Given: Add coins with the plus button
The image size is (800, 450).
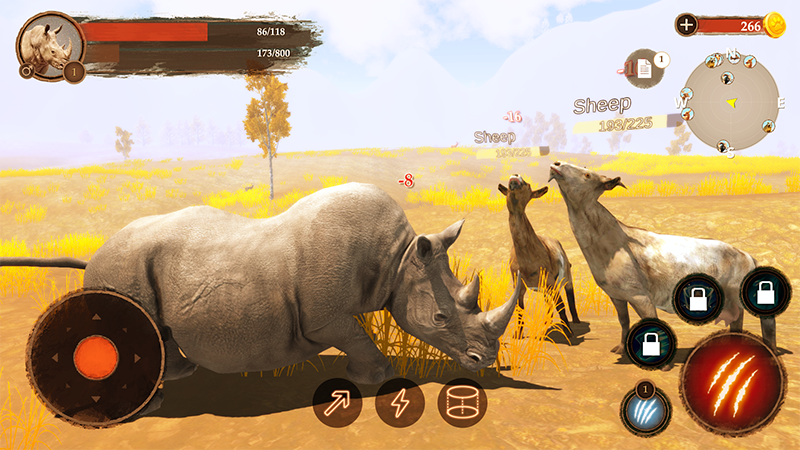Looking at the screenshot, I should pos(687,25).
